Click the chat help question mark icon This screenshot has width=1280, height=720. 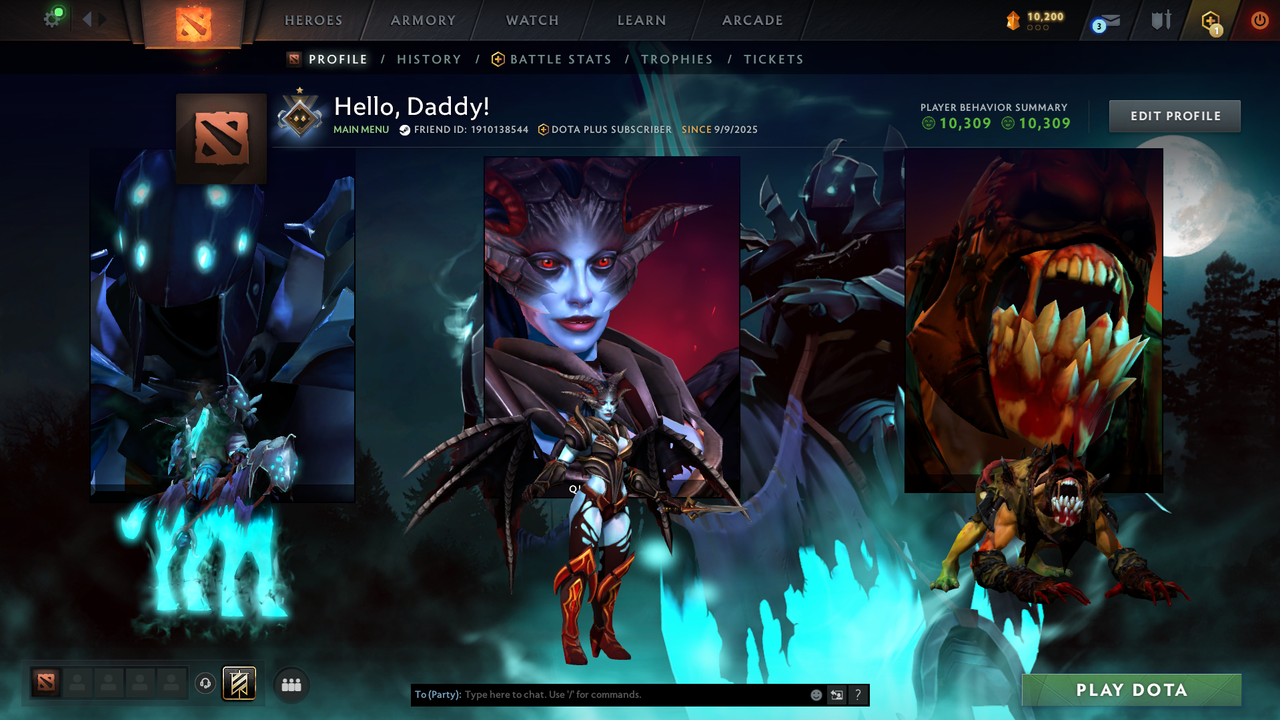[857, 694]
